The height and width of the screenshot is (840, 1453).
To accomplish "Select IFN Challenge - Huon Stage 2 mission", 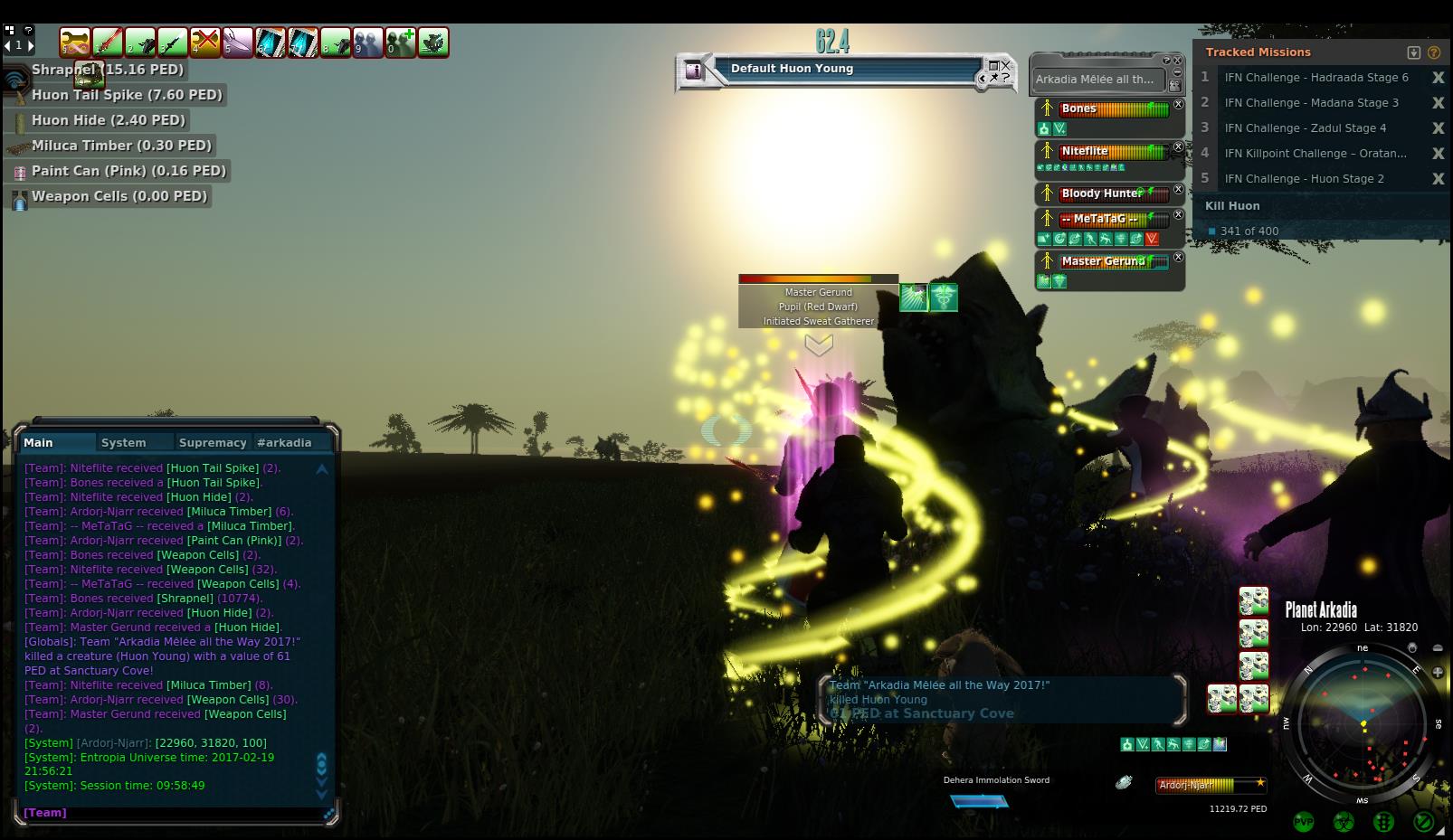I will pyautogui.click(x=1304, y=179).
